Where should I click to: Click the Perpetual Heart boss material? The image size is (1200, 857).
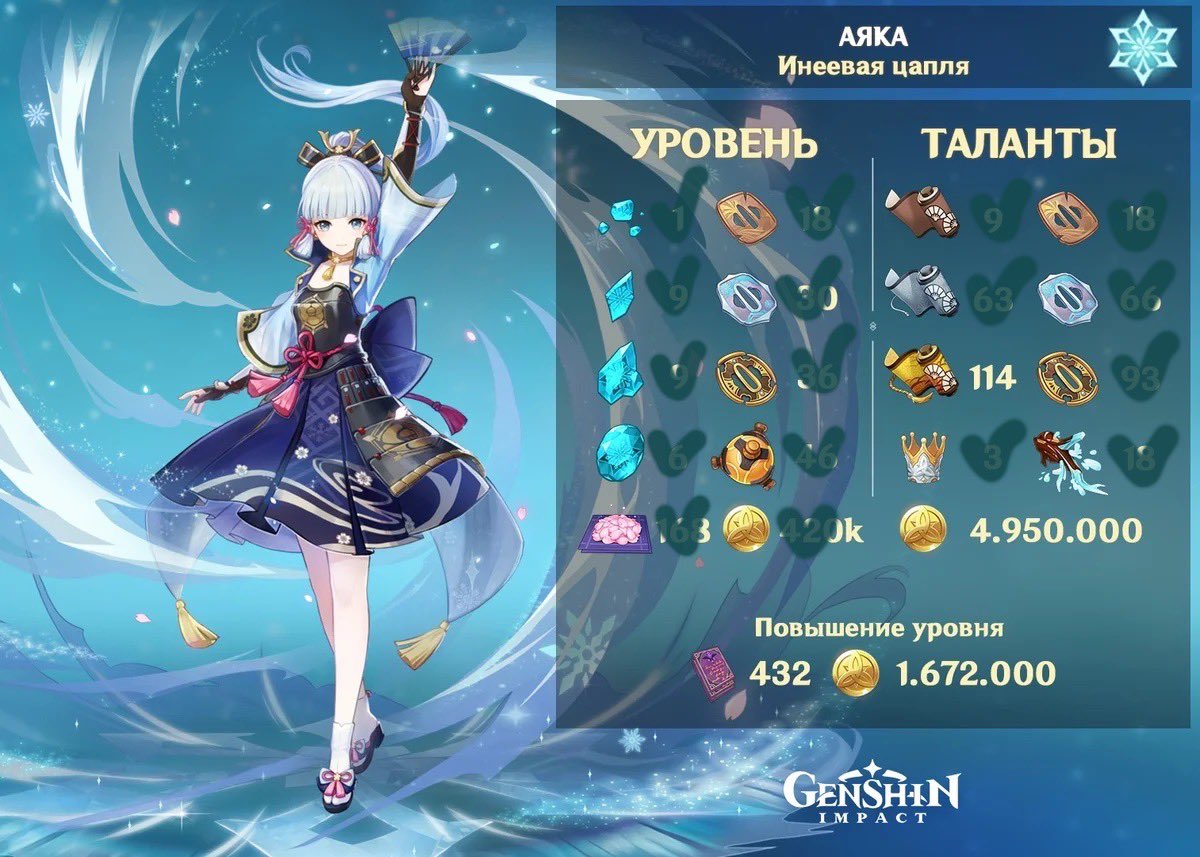(745, 457)
